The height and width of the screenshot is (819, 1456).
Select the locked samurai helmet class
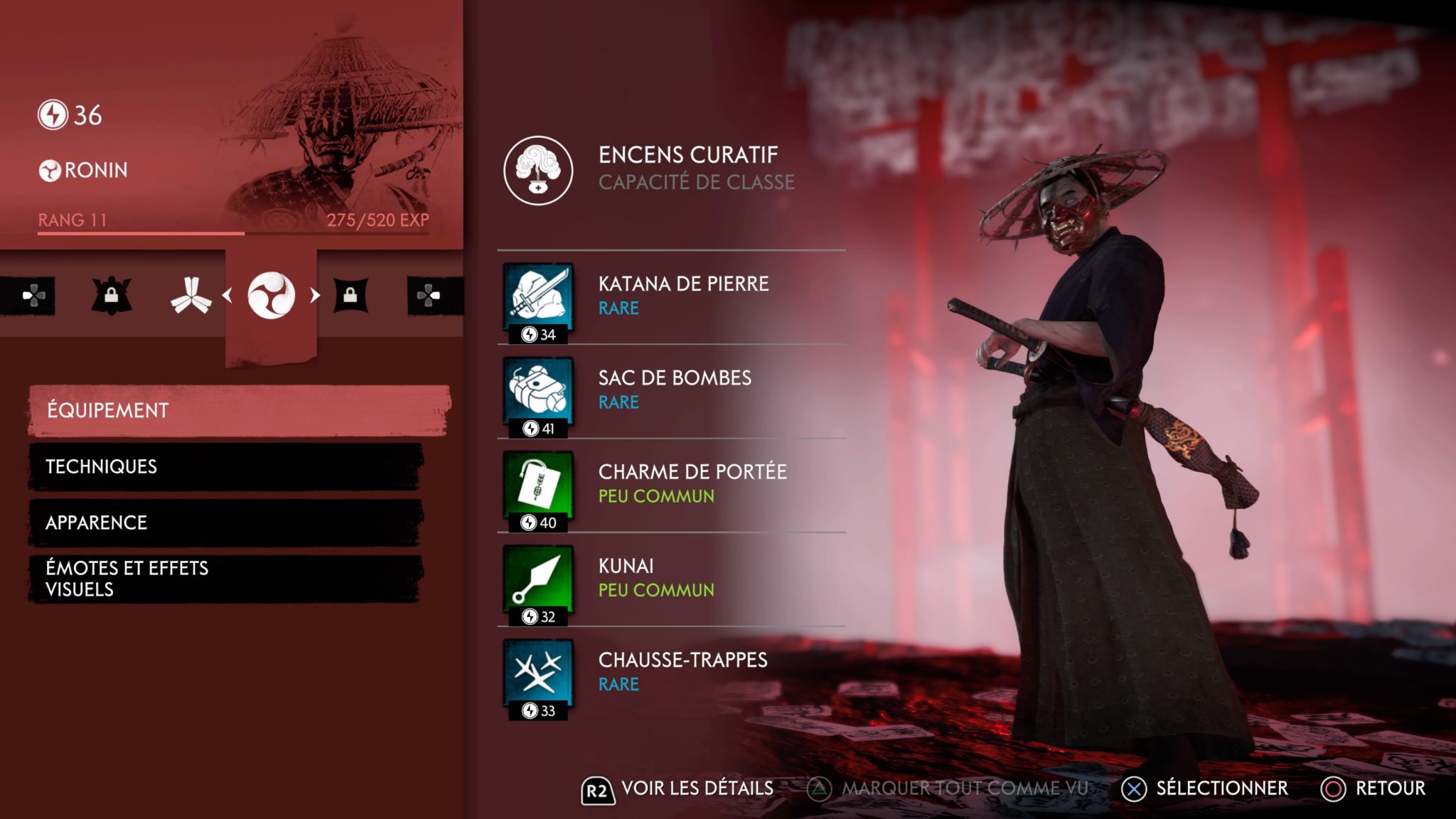tap(112, 295)
